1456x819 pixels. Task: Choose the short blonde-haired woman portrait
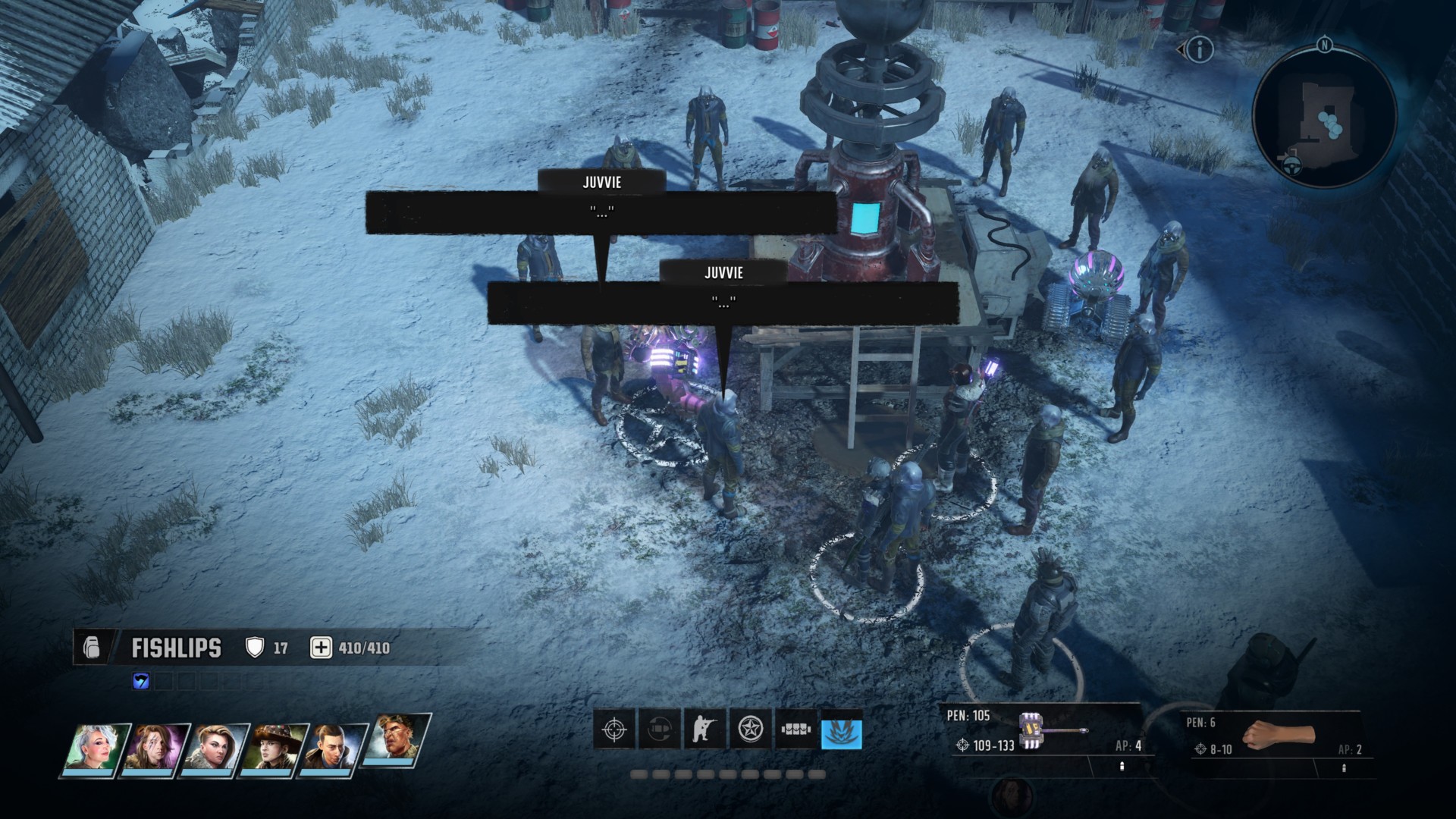(216, 748)
